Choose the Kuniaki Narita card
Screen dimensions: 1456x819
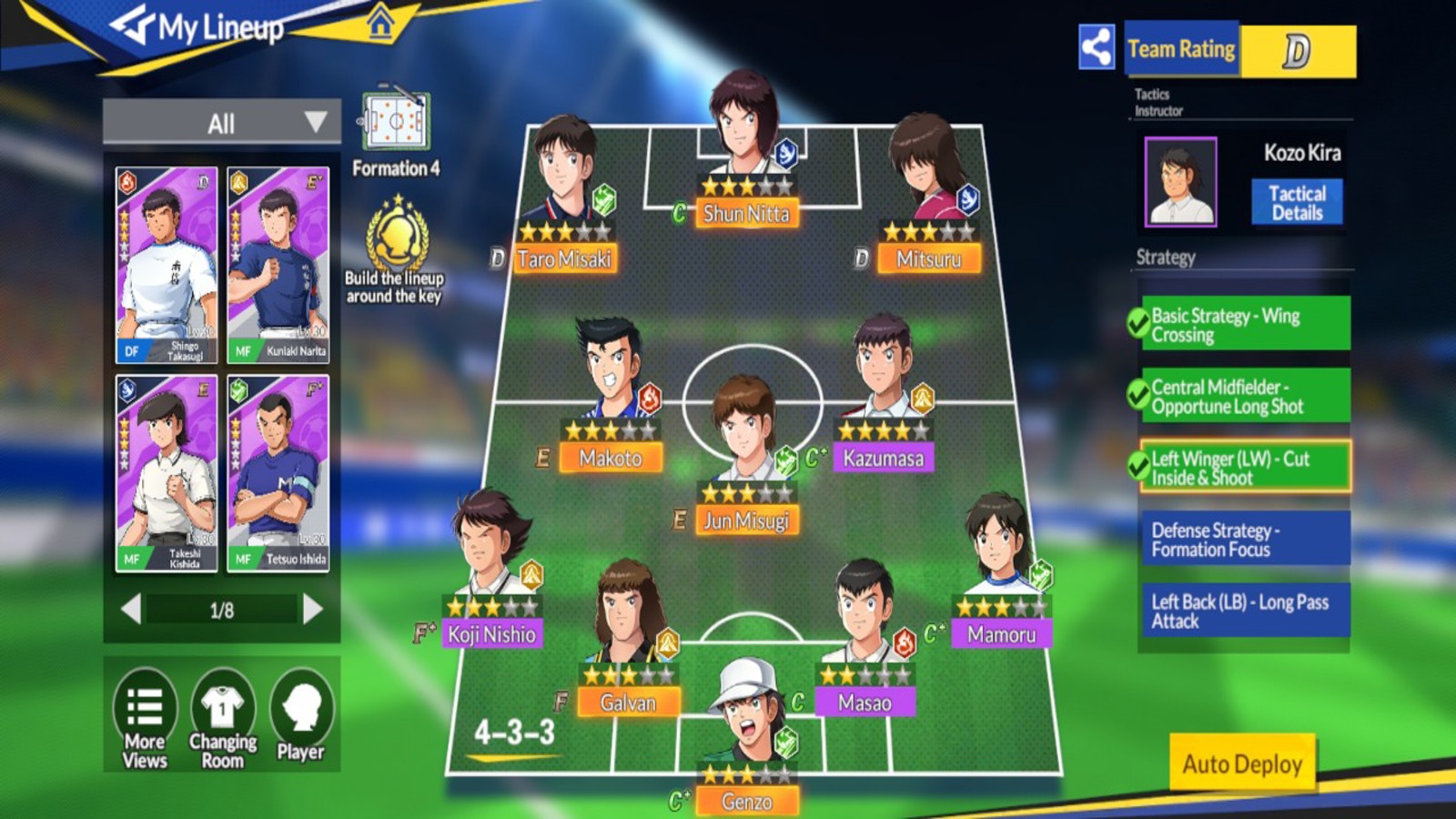(x=278, y=264)
